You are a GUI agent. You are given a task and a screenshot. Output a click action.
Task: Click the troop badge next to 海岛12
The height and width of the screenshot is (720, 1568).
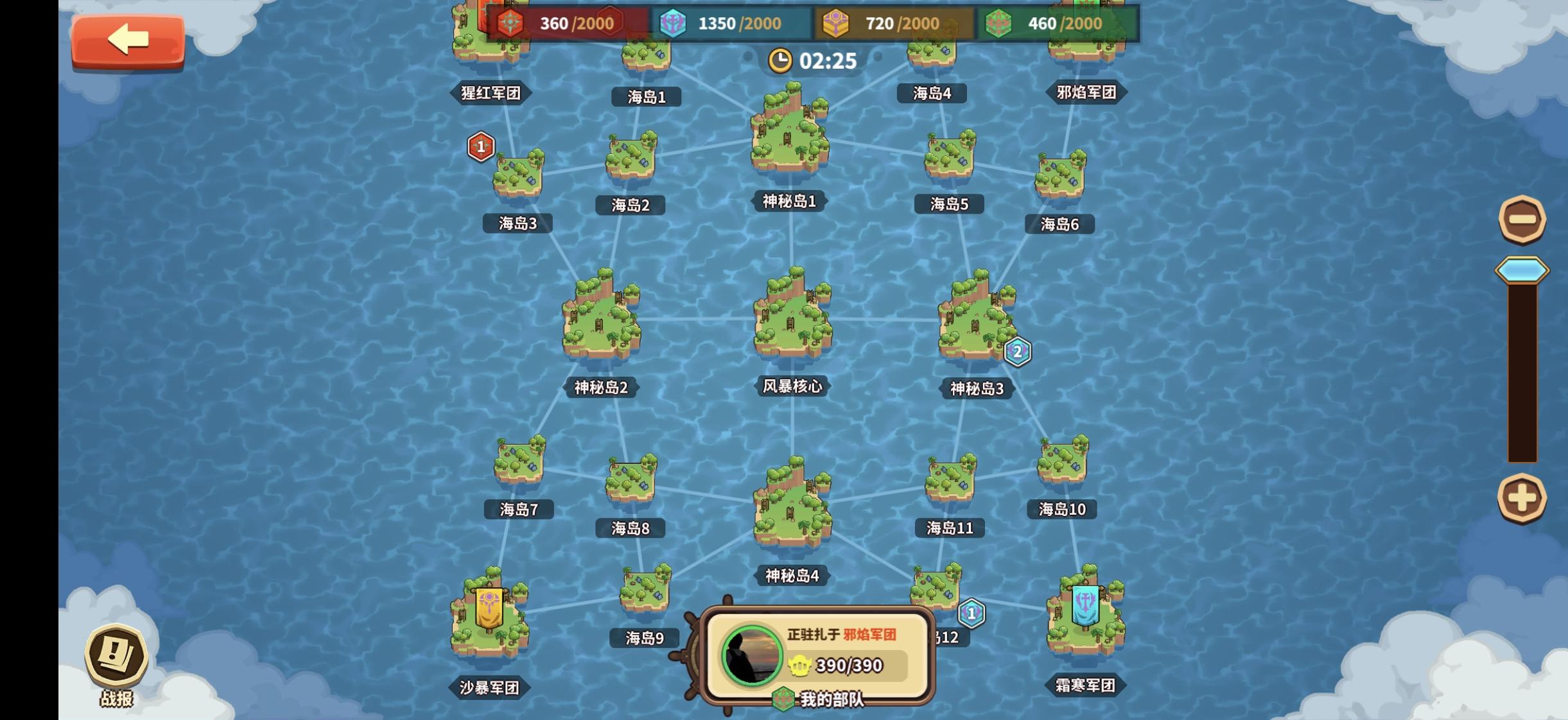972,613
